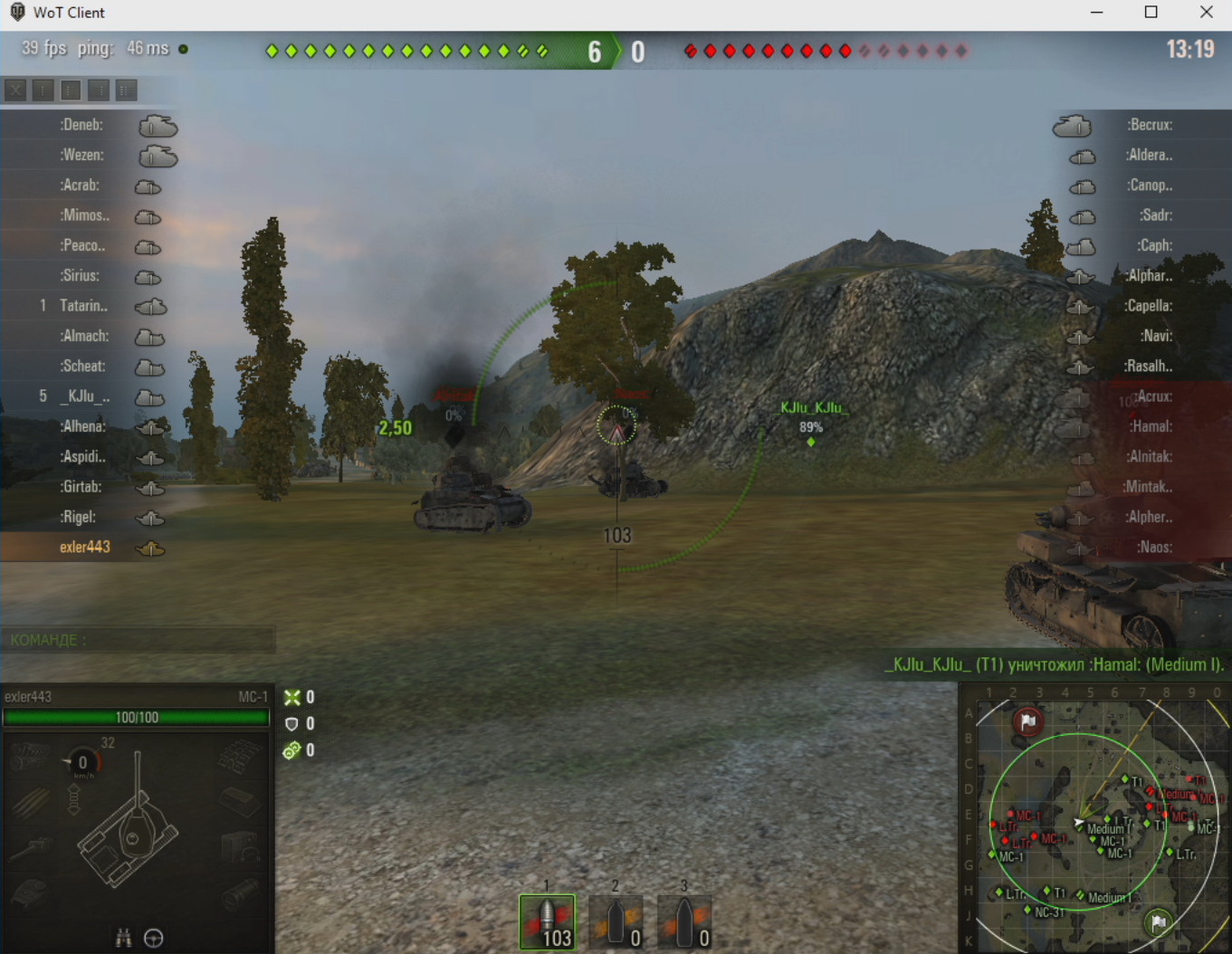This screenshot has width=1232, height=954.
Task: Choose the second shell type slot
Action: pos(616,922)
